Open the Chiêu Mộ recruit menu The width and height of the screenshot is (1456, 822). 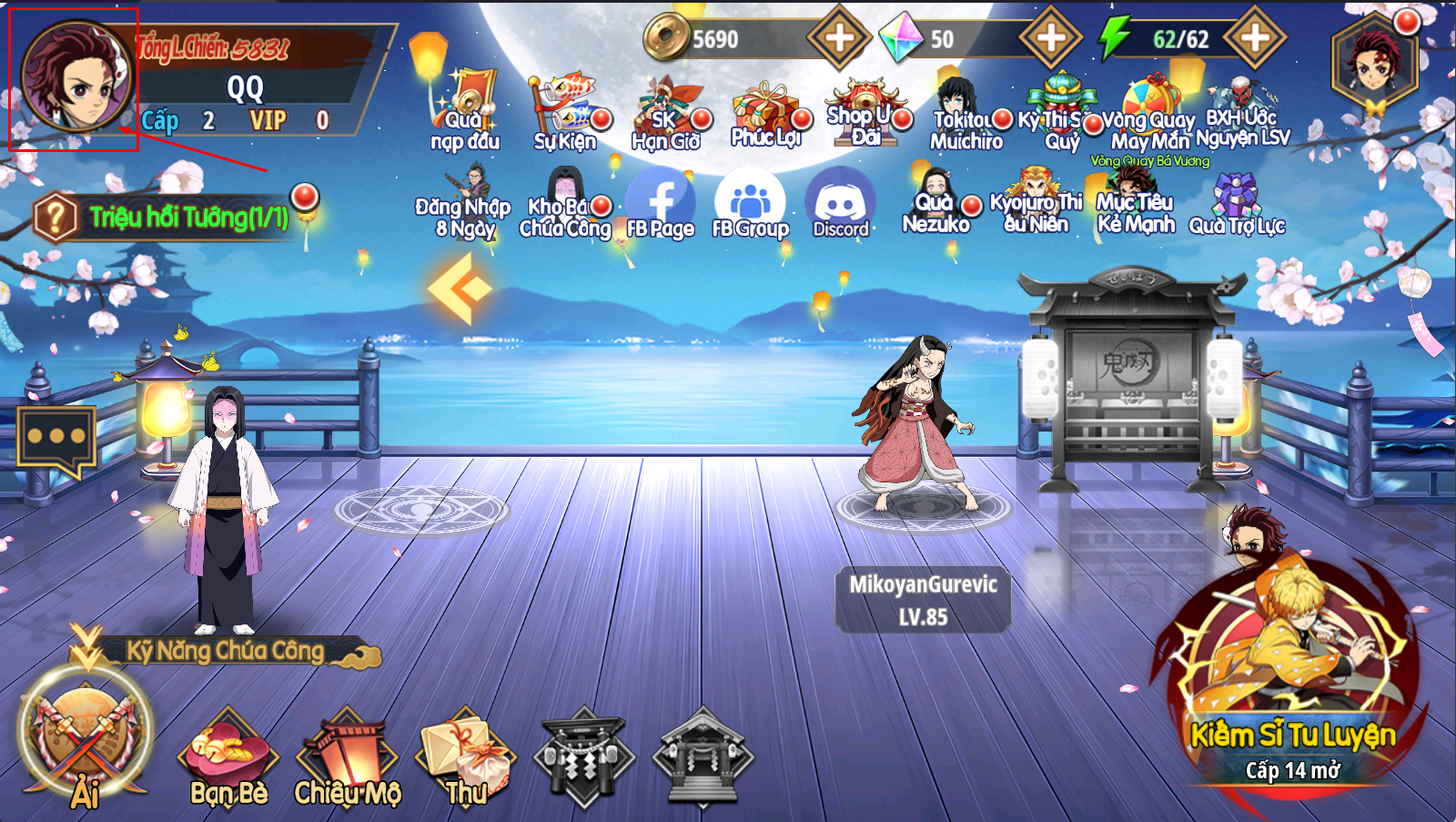(x=348, y=760)
